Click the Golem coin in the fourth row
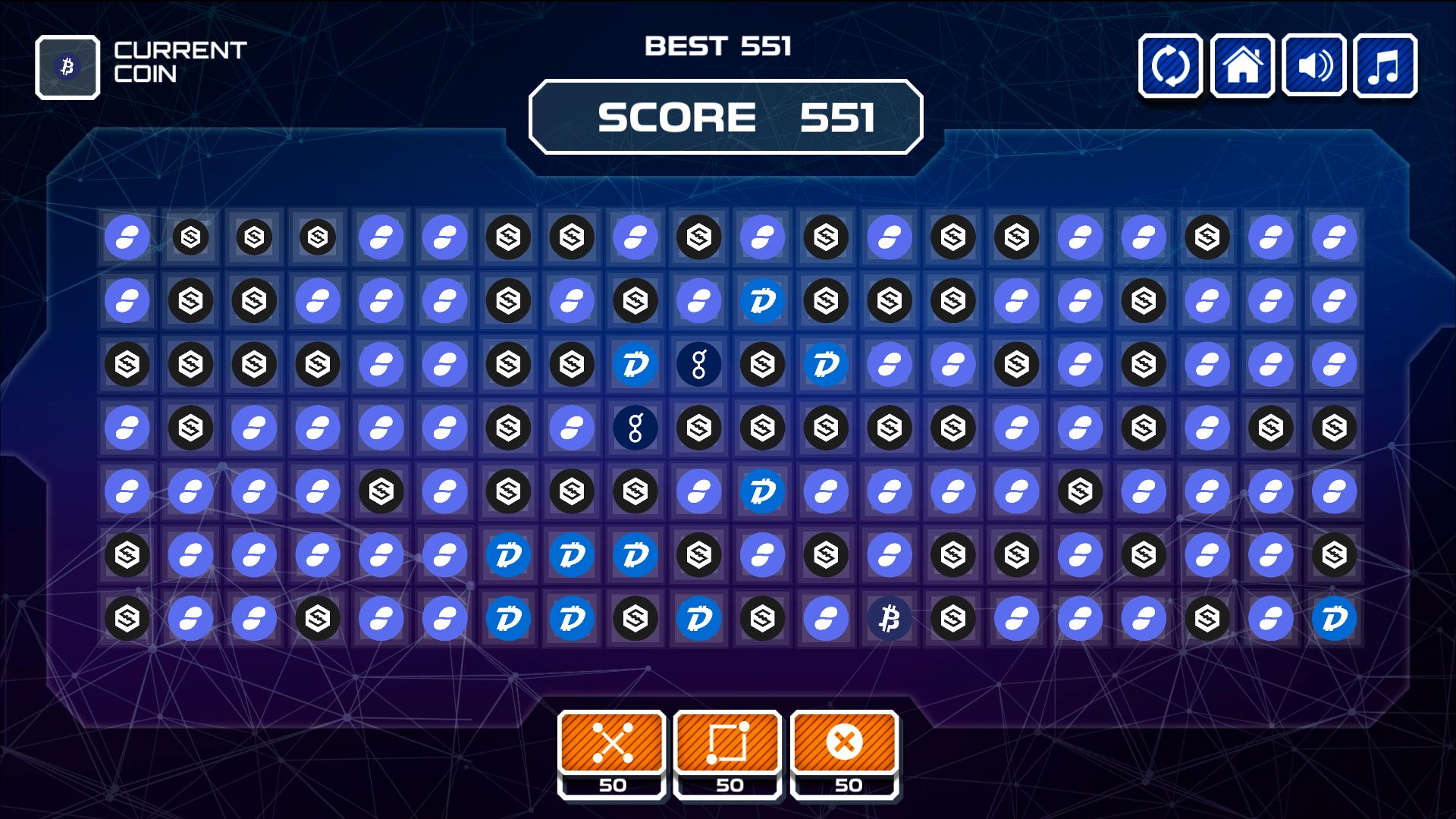1456x819 pixels. point(635,428)
